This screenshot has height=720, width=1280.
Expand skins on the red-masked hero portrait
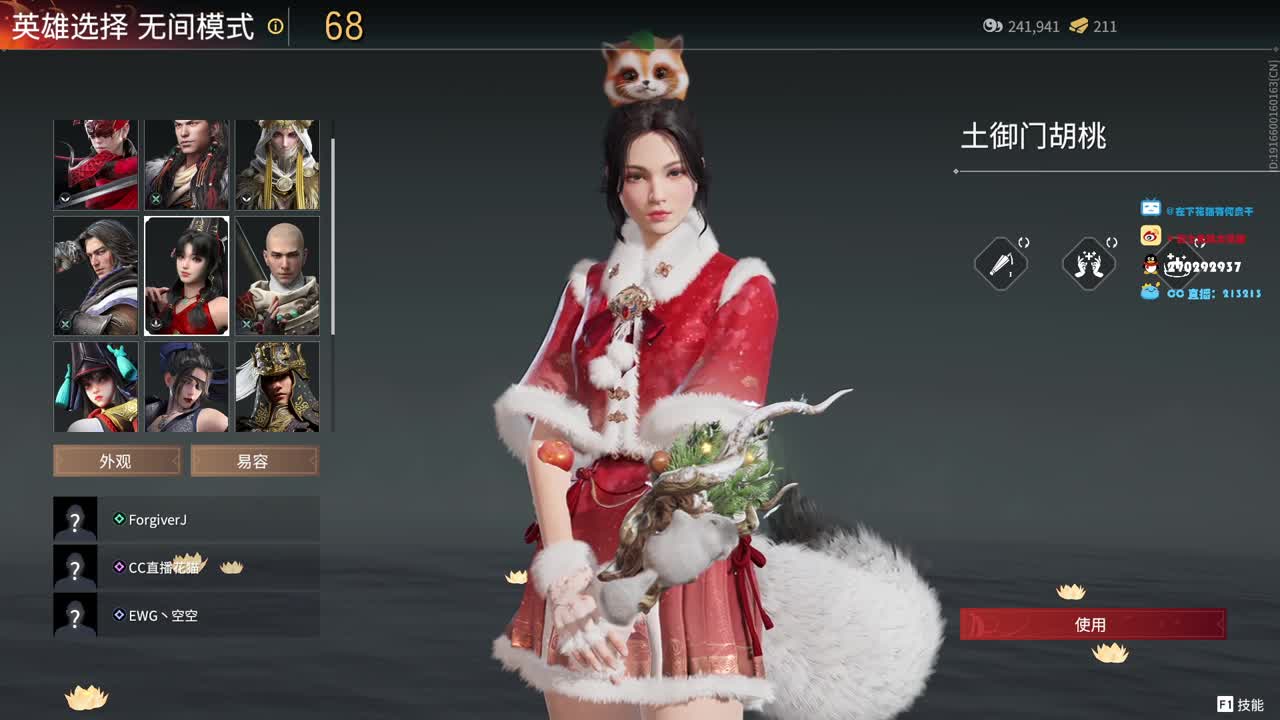click(x=64, y=199)
